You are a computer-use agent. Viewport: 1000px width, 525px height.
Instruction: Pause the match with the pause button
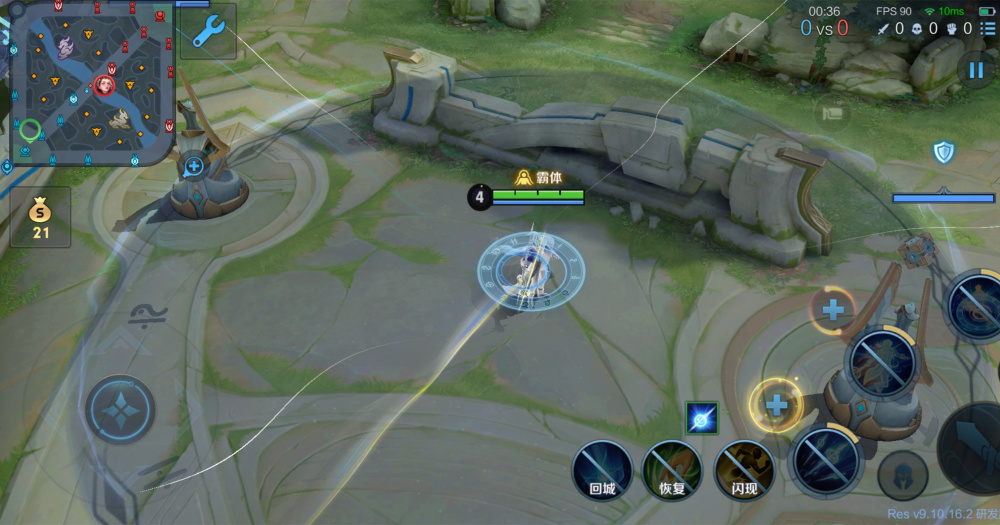pyautogui.click(x=974, y=70)
